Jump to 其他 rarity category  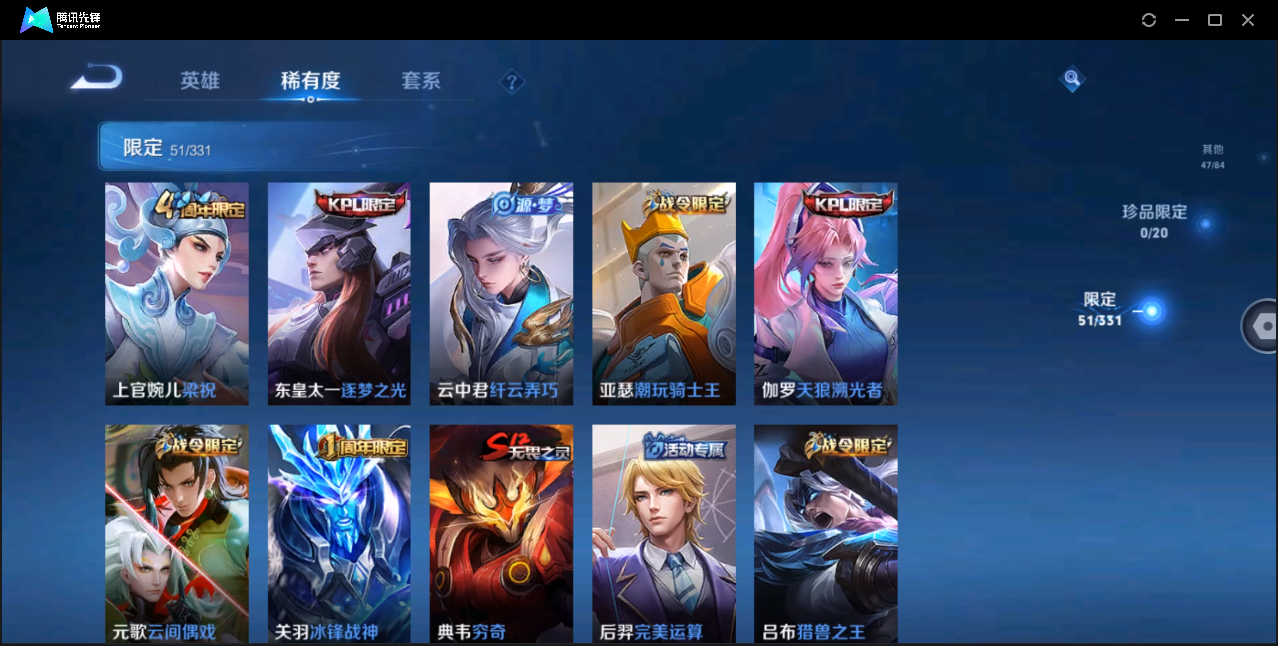pos(1212,156)
